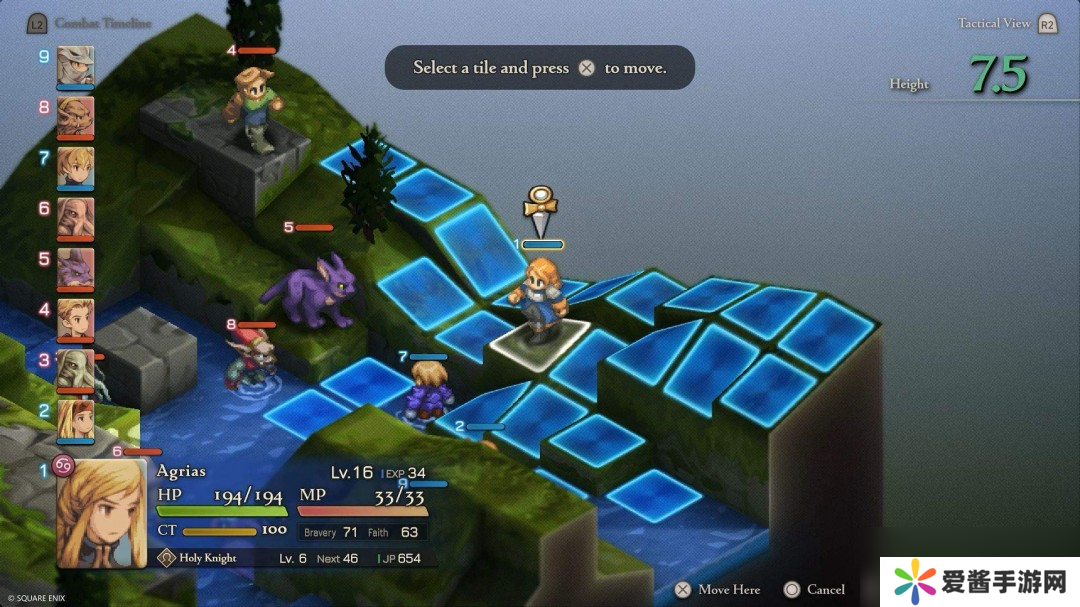The image size is (1080, 607).
Task: Select the purple panther portrait in the timeline
Action: 75,268
